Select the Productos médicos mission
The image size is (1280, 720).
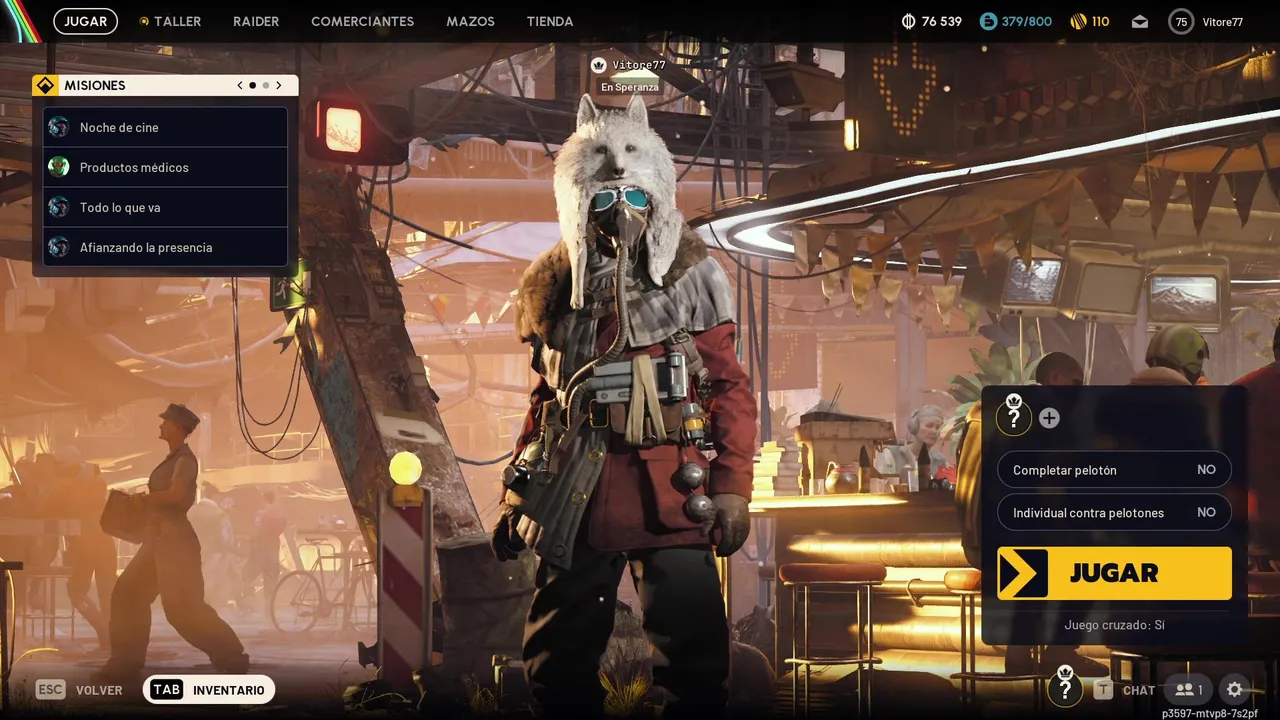166,167
